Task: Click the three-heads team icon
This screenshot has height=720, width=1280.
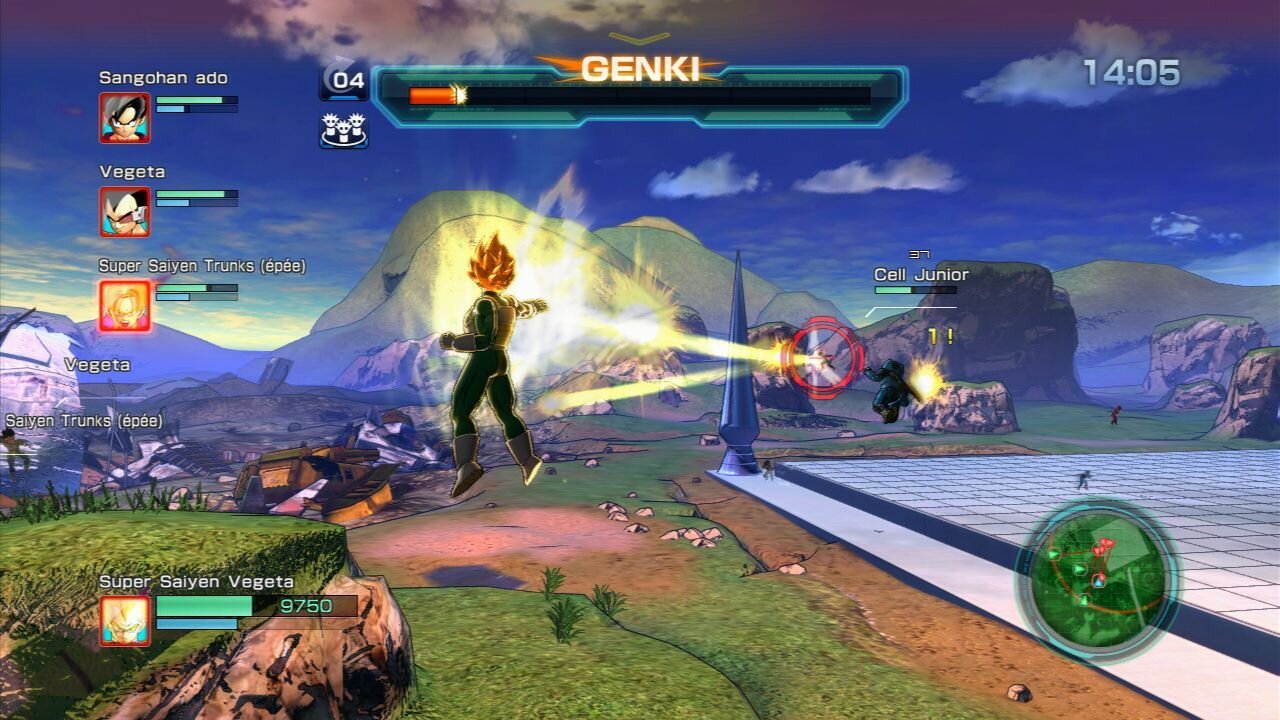Action: [343, 129]
